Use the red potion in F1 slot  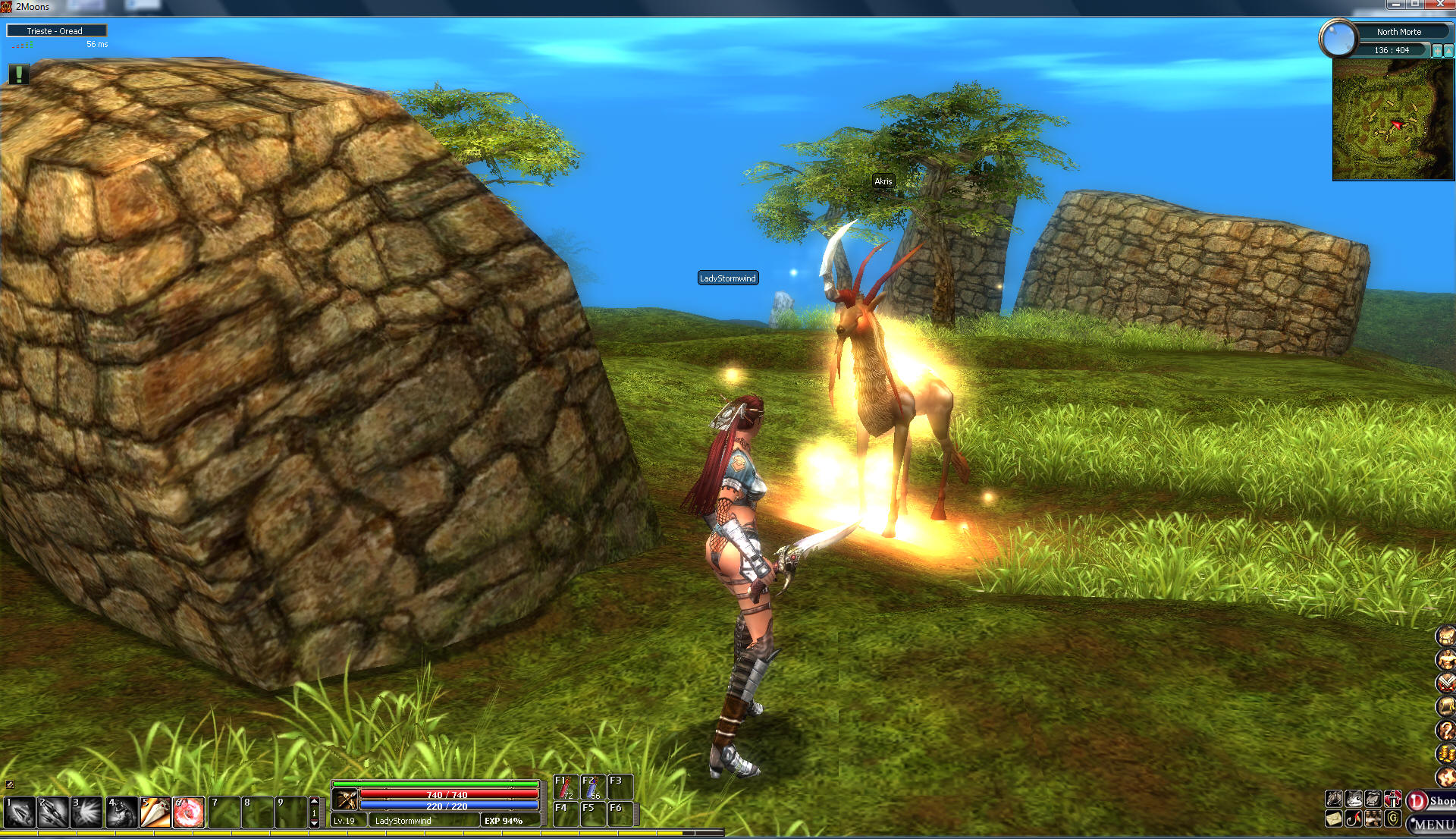point(566,787)
